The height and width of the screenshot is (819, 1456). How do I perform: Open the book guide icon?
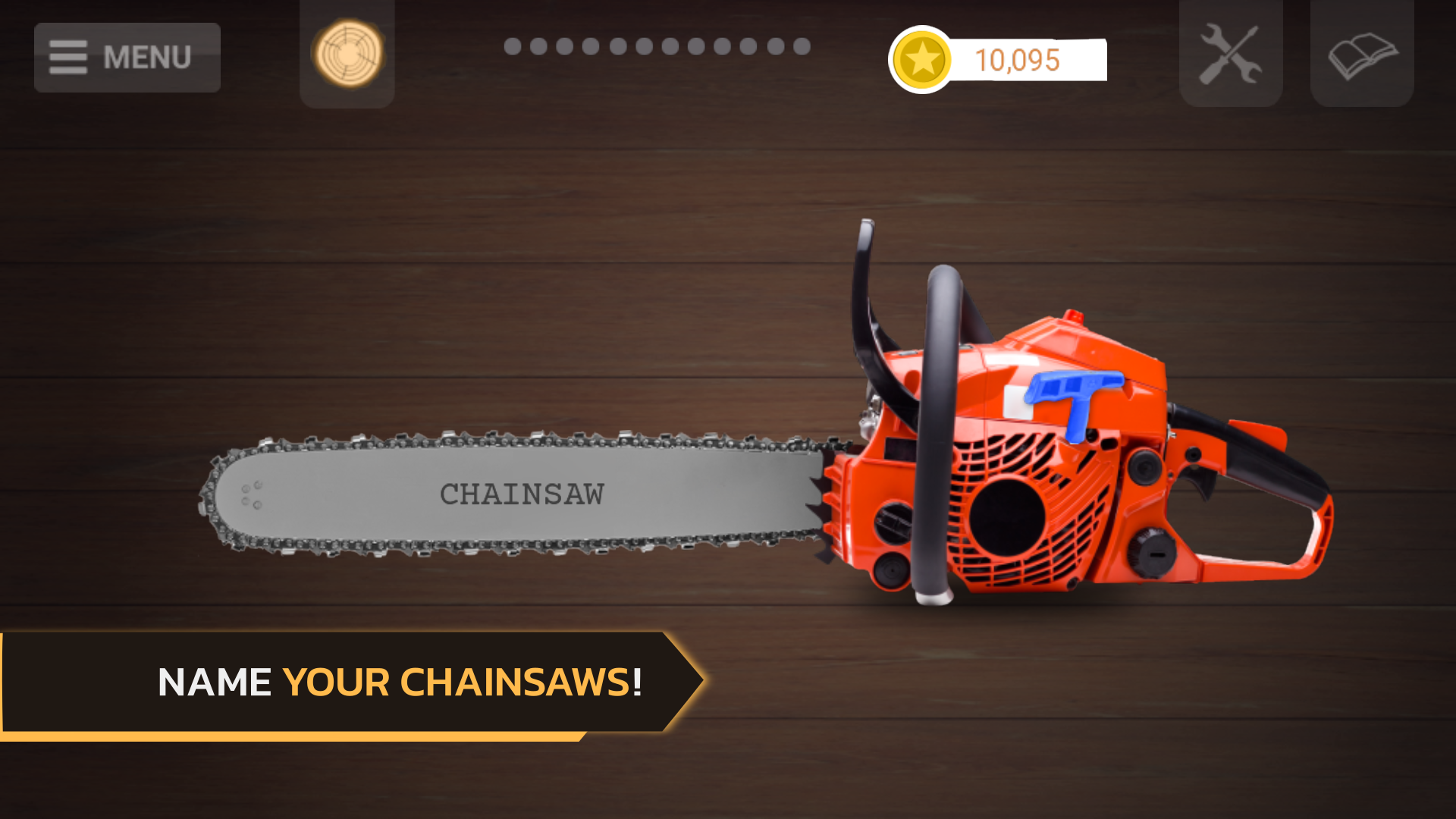pos(1362,54)
